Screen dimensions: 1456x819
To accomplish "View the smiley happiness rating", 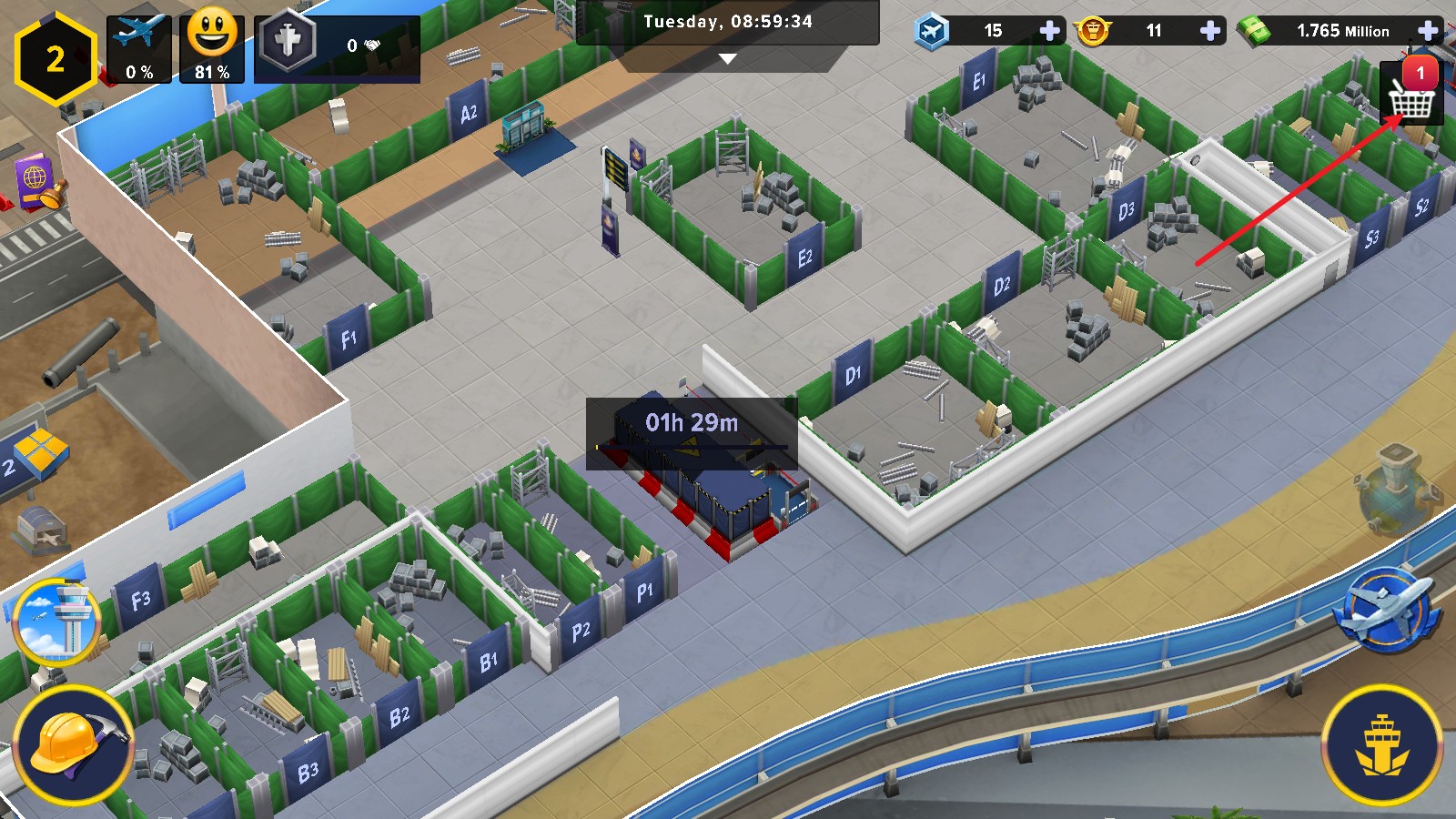I will tap(212, 47).
